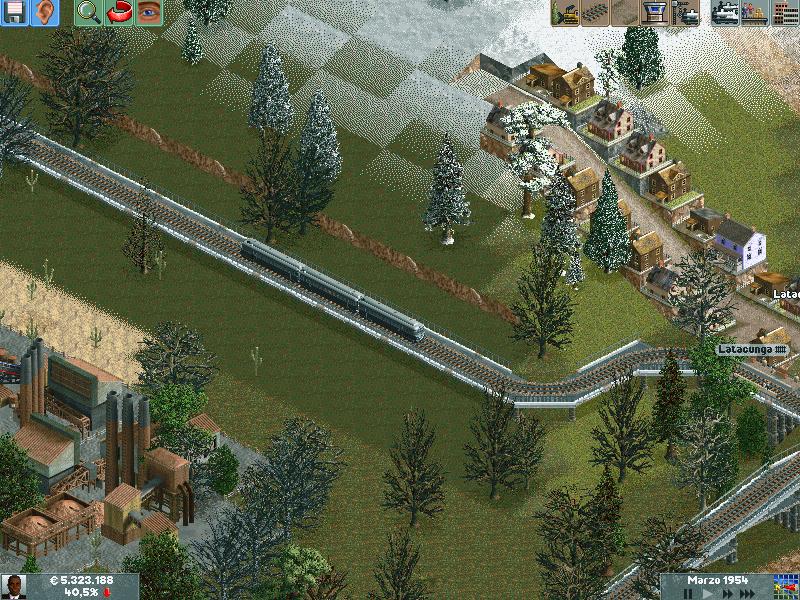Open the eye view options menu

(149, 12)
